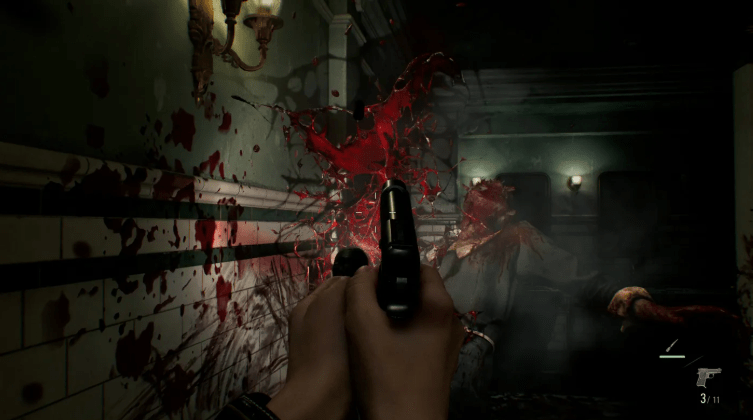Select the knife icon in the HUD
Viewport: 753px width, 420px height.
tap(672, 348)
